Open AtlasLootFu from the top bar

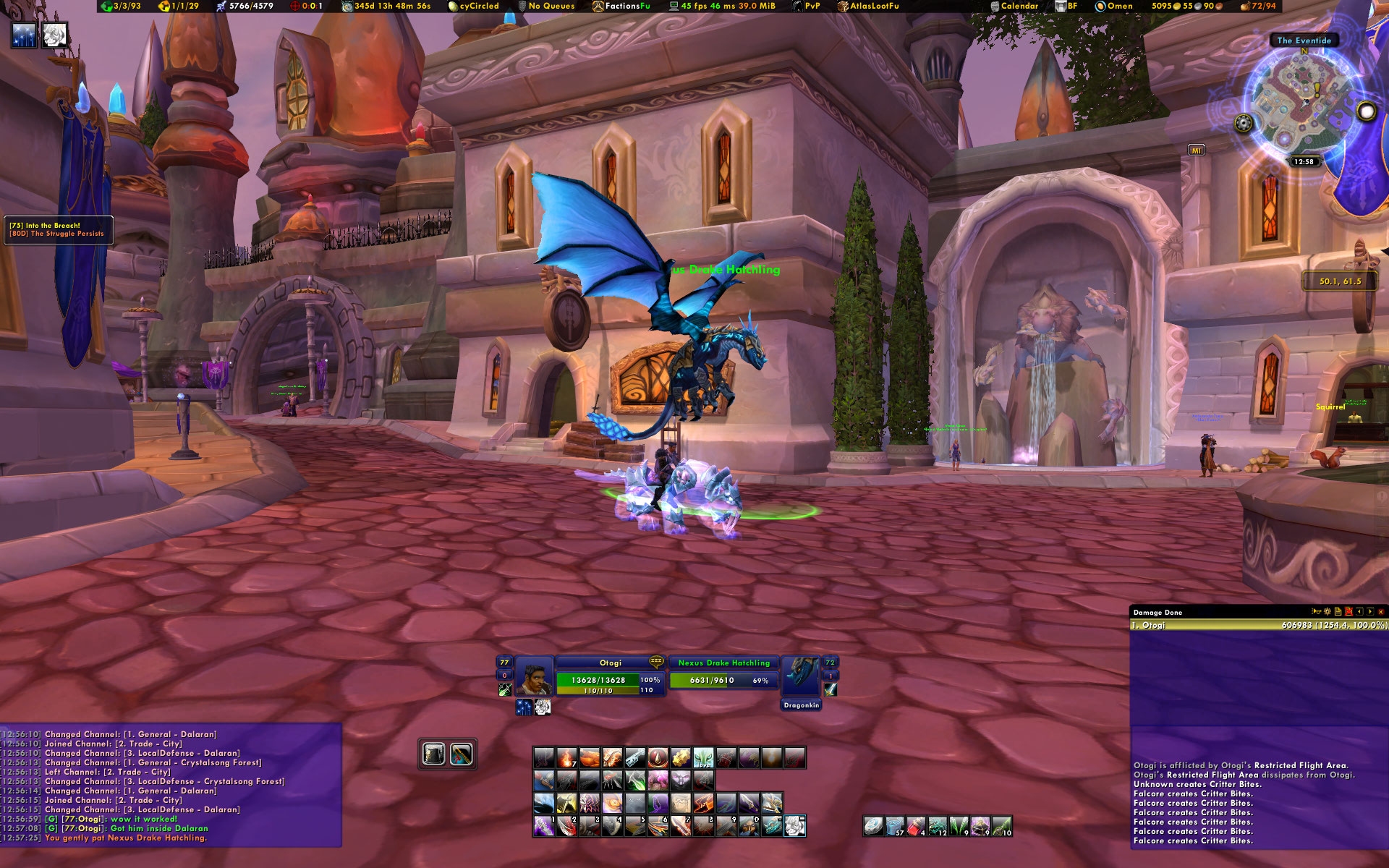click(872, 6)
